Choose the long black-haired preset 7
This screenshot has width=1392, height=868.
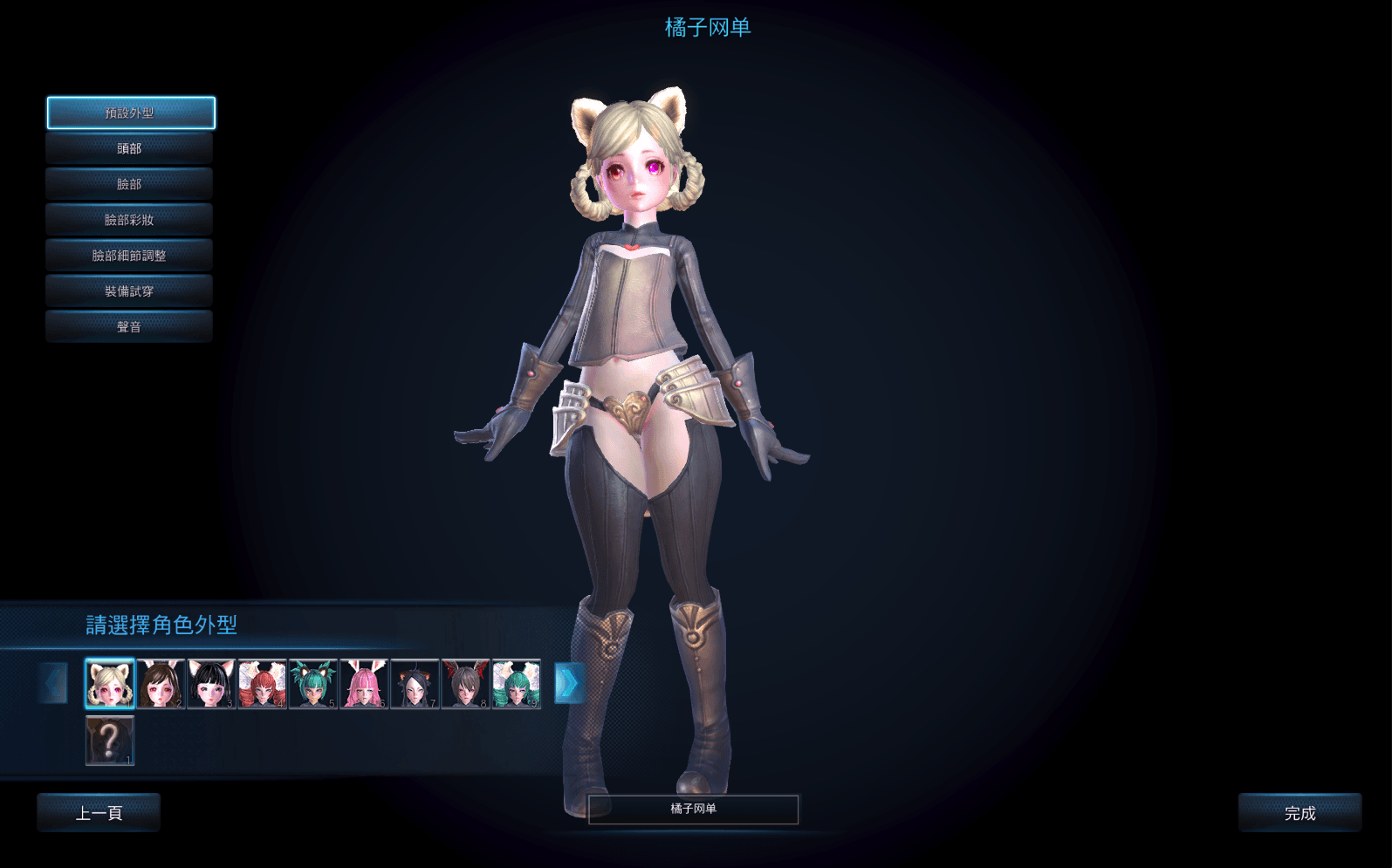(x=415, y=683)
